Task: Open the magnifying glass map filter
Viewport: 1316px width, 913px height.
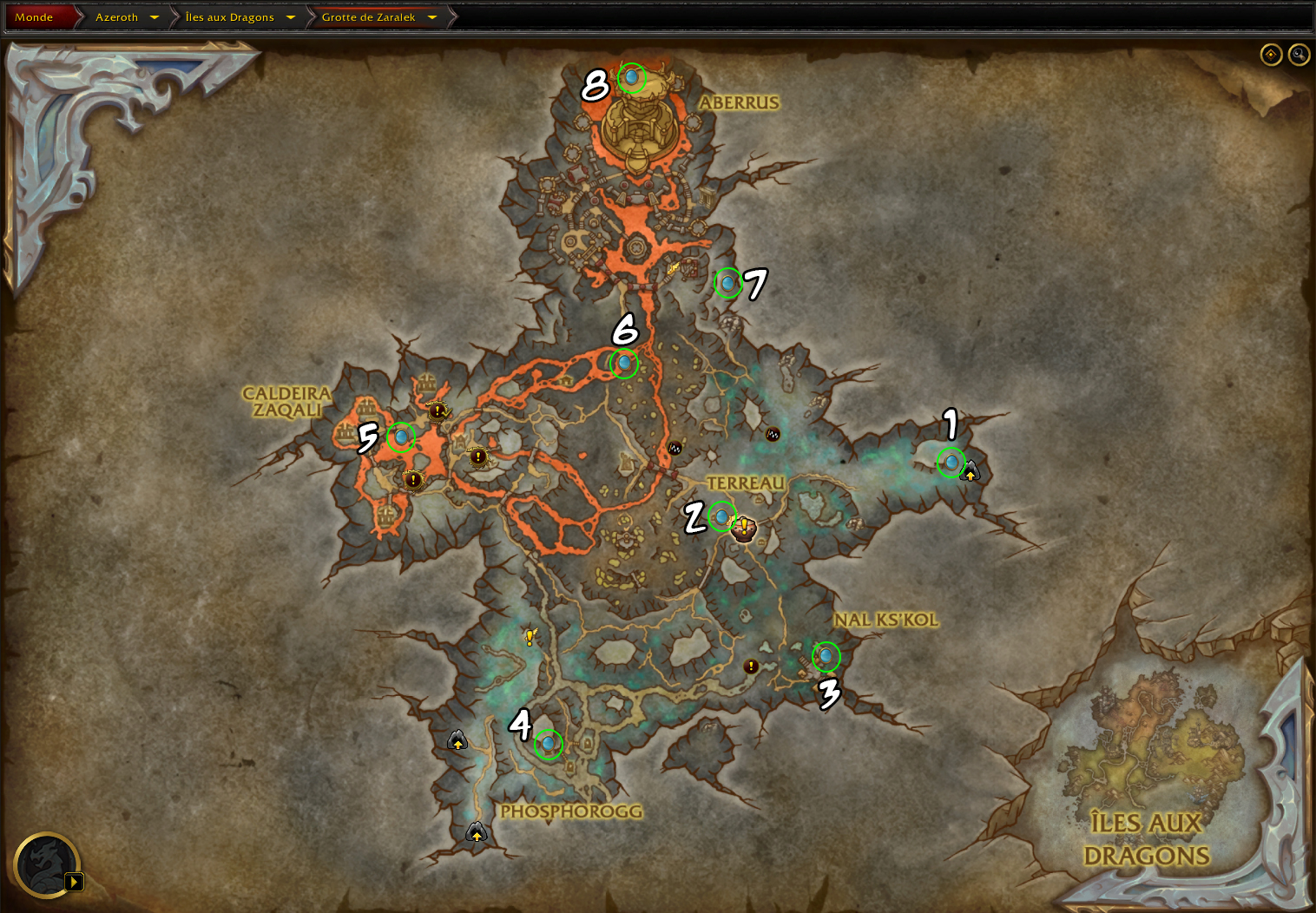Action: 1299,55
